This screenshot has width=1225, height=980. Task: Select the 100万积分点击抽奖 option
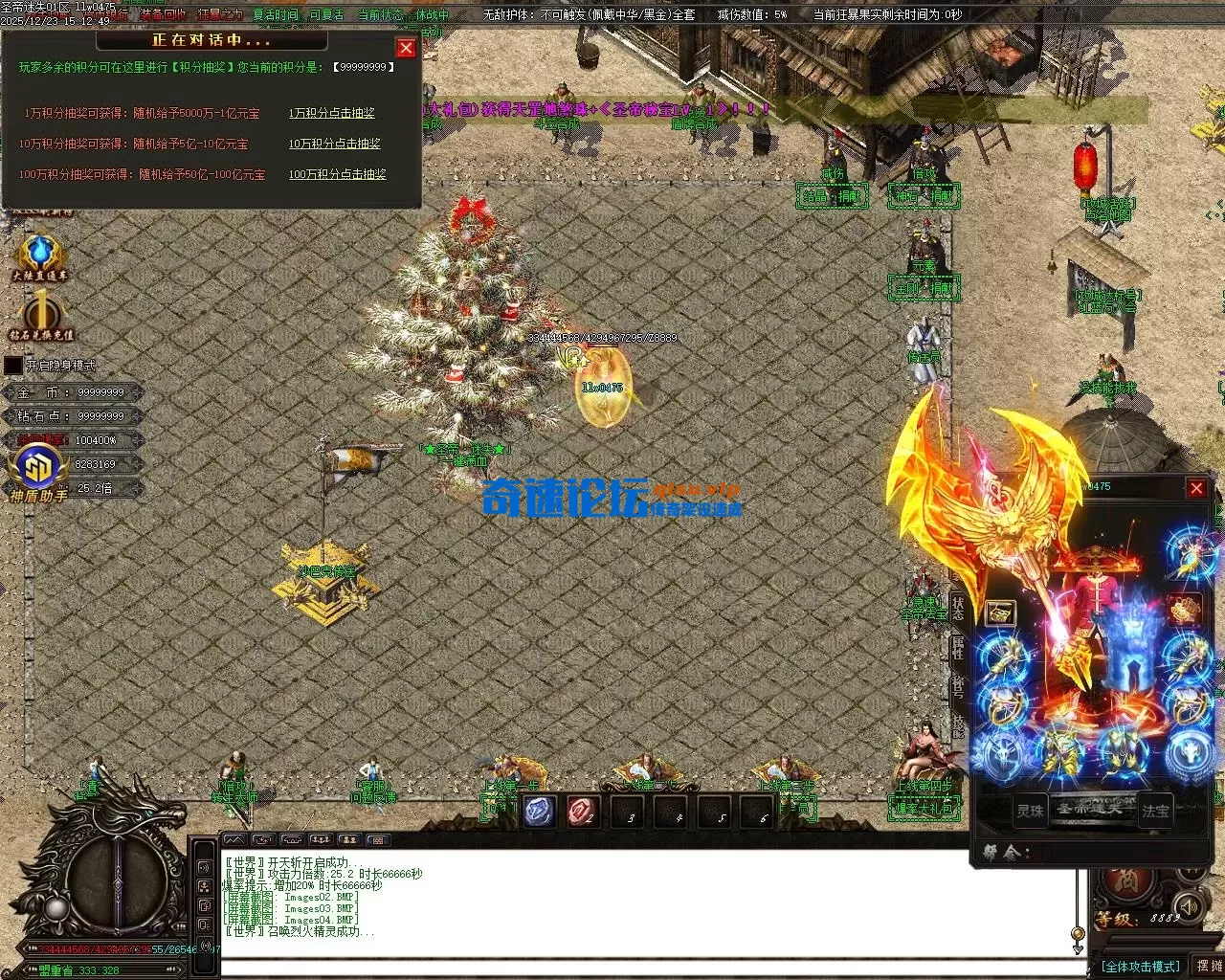(x=337, y=174)
